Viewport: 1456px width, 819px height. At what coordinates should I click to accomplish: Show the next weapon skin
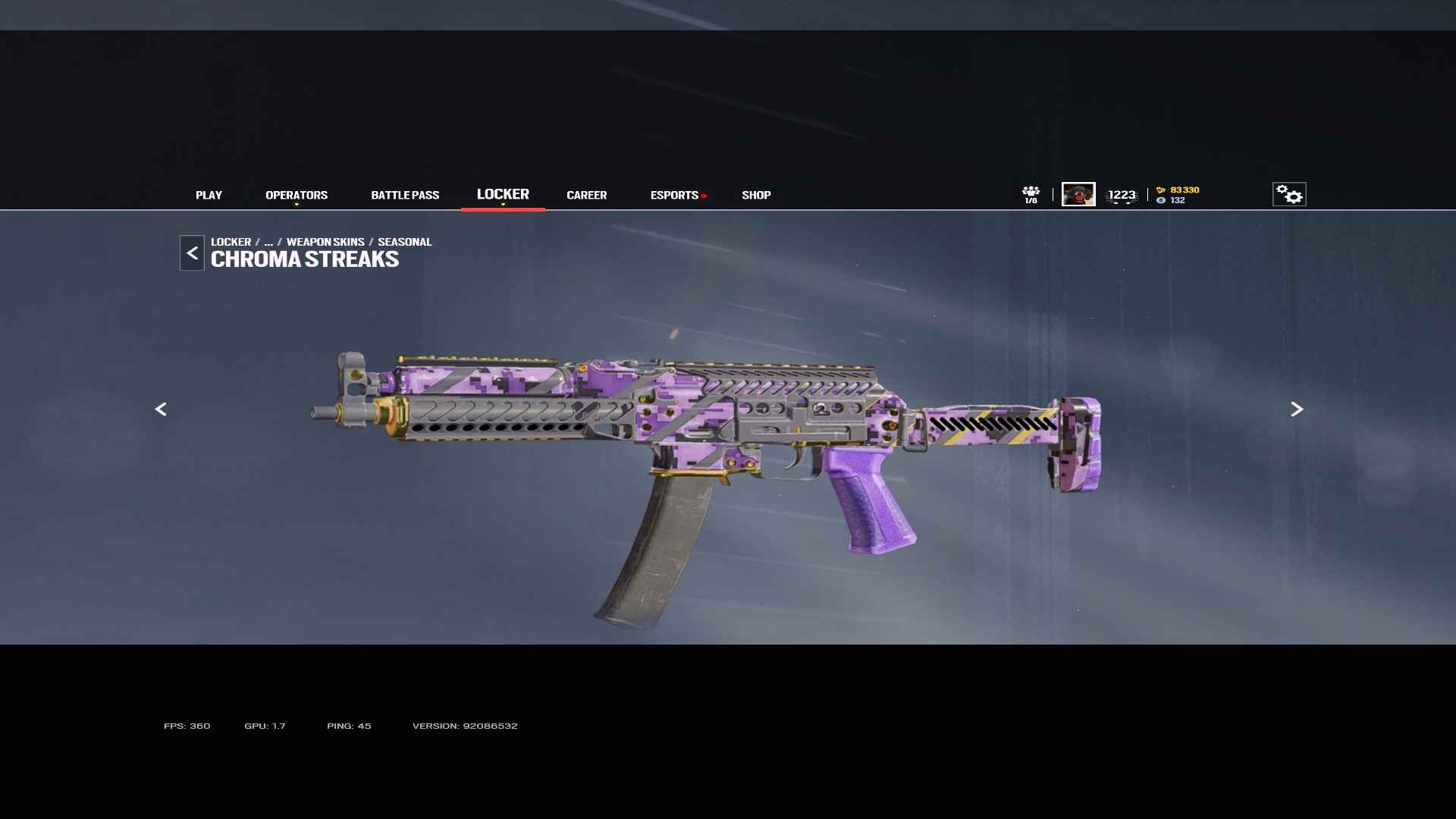coord(1297,409)
